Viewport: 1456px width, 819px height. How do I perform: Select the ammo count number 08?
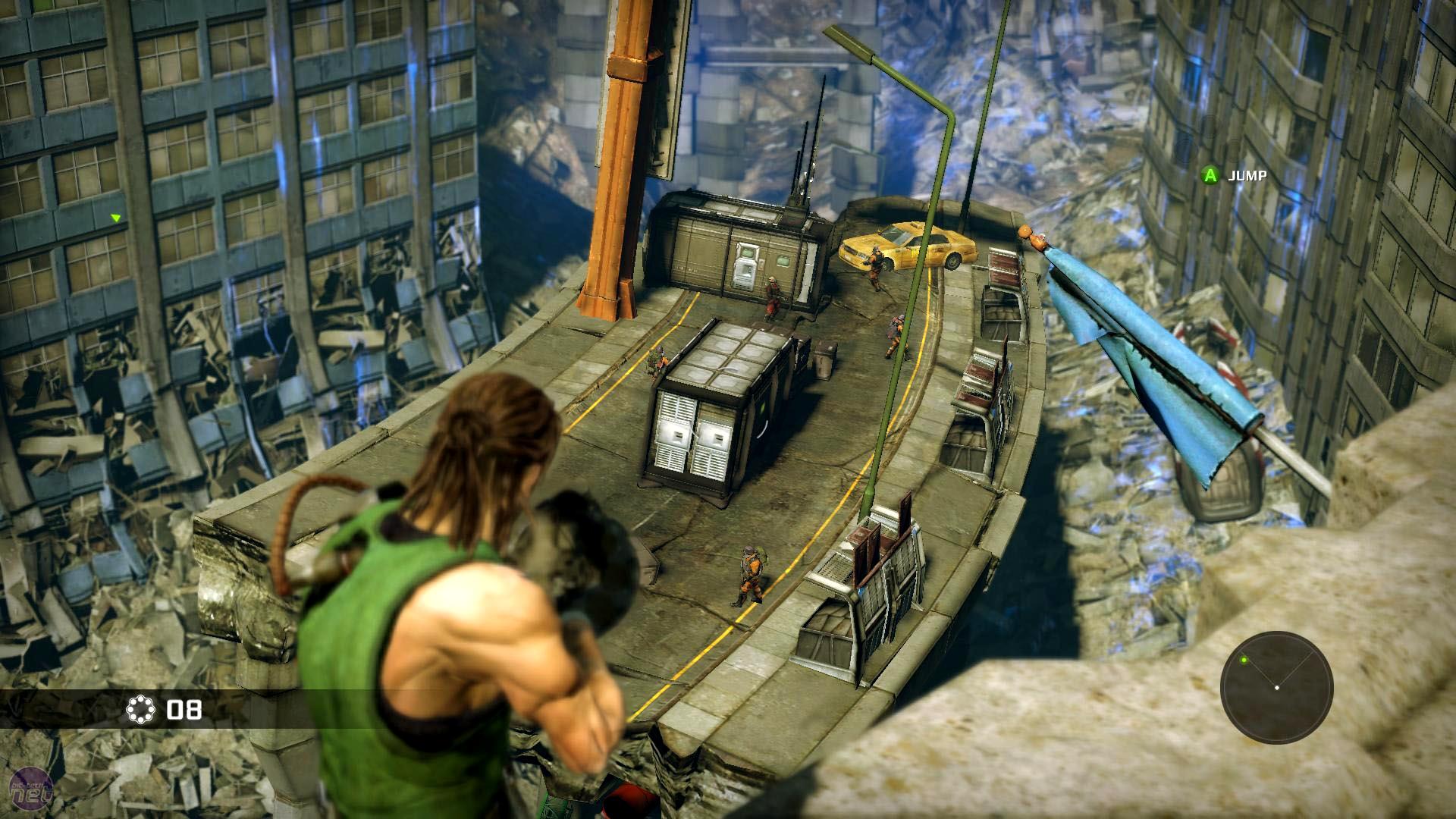click(x=184, y=709)
